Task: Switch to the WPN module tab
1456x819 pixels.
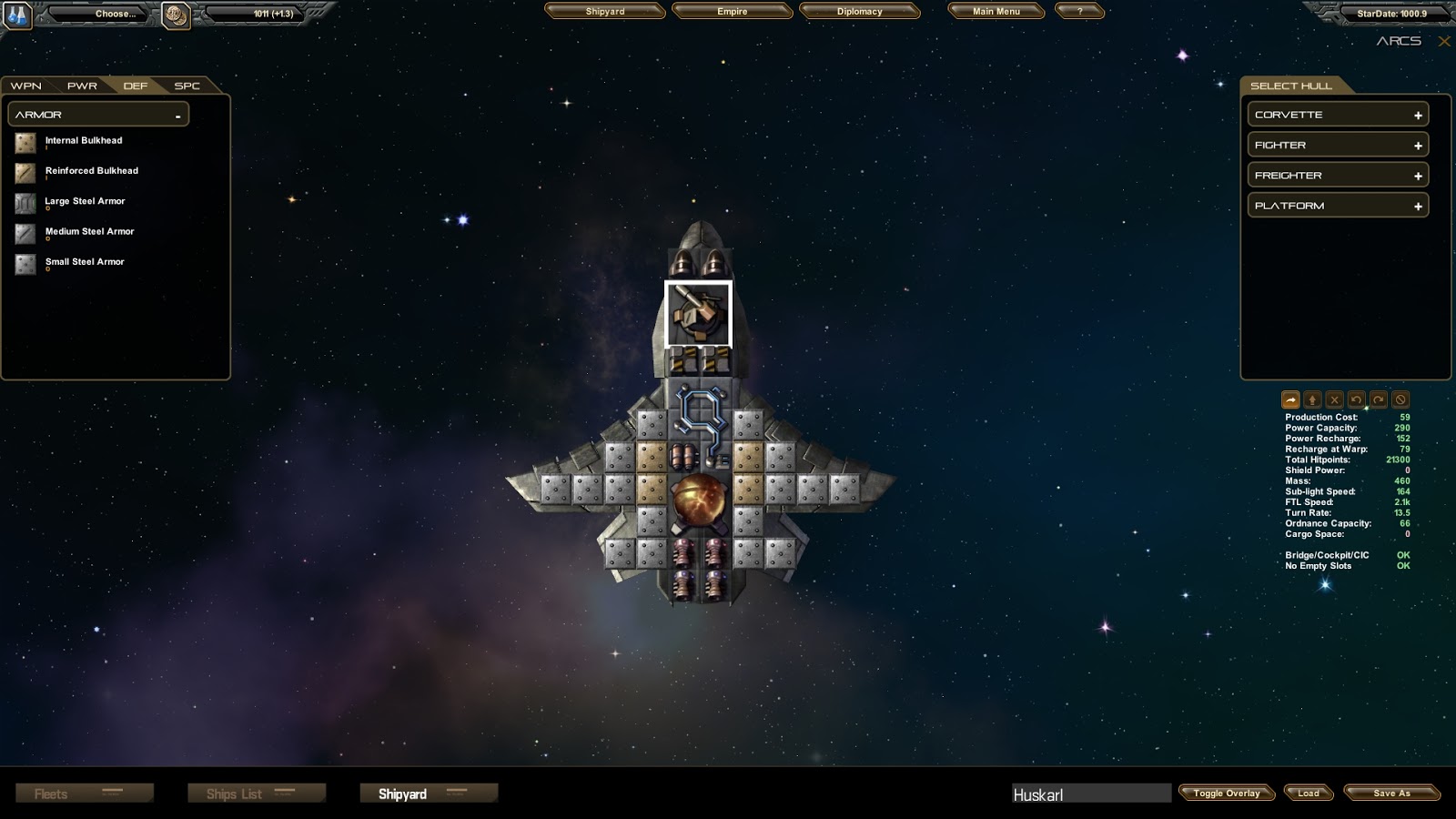Action: click(26, 86)
